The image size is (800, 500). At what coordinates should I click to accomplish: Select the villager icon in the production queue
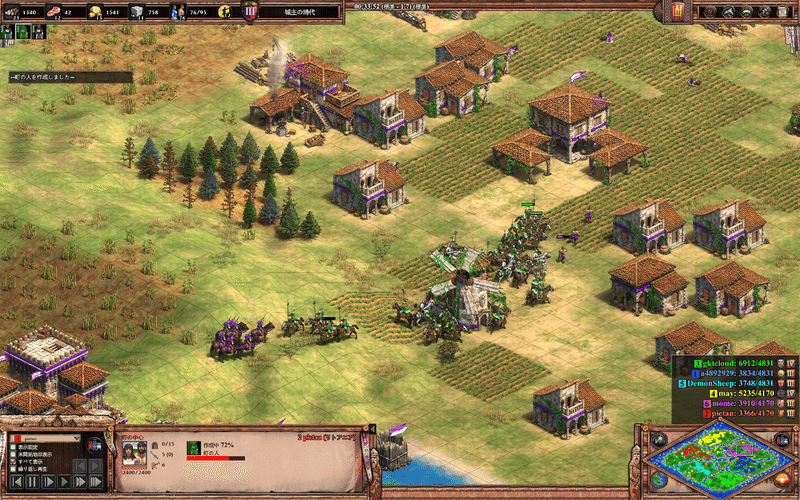[x=194, y=447]
